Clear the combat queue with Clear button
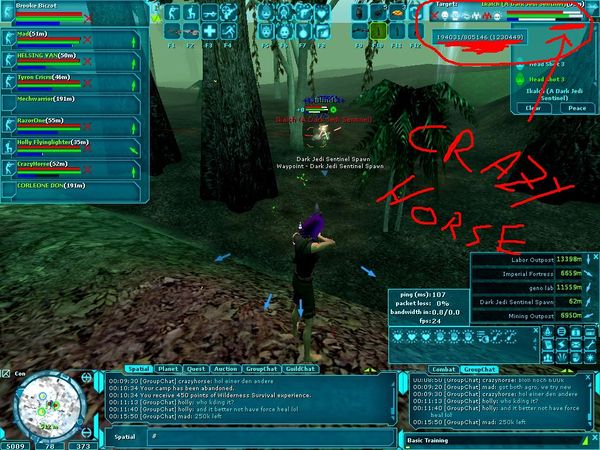 tap(533, 108)
